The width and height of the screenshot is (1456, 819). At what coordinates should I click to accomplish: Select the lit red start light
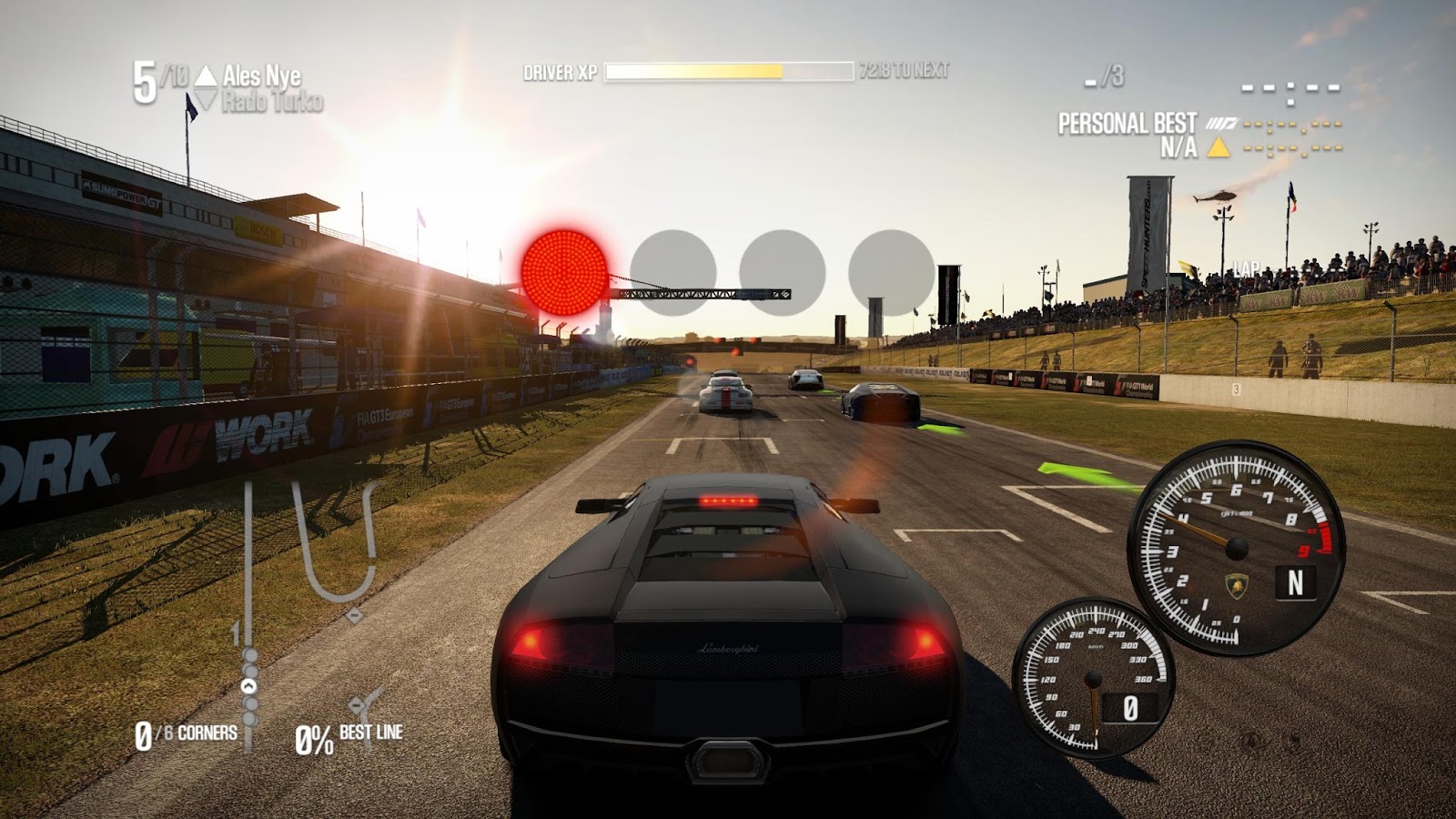[564, 272]
